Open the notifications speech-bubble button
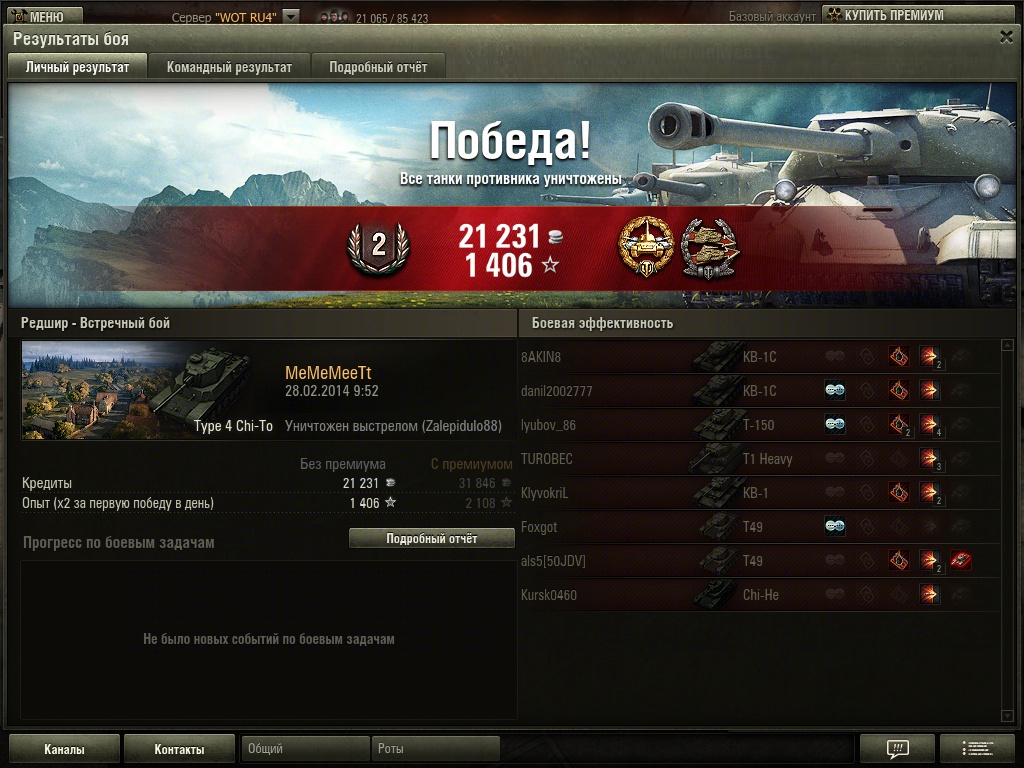 (897, 748)
